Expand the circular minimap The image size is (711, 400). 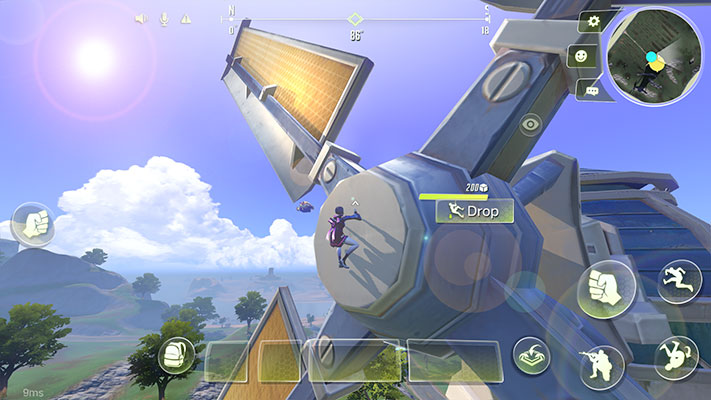pos(655,55)
